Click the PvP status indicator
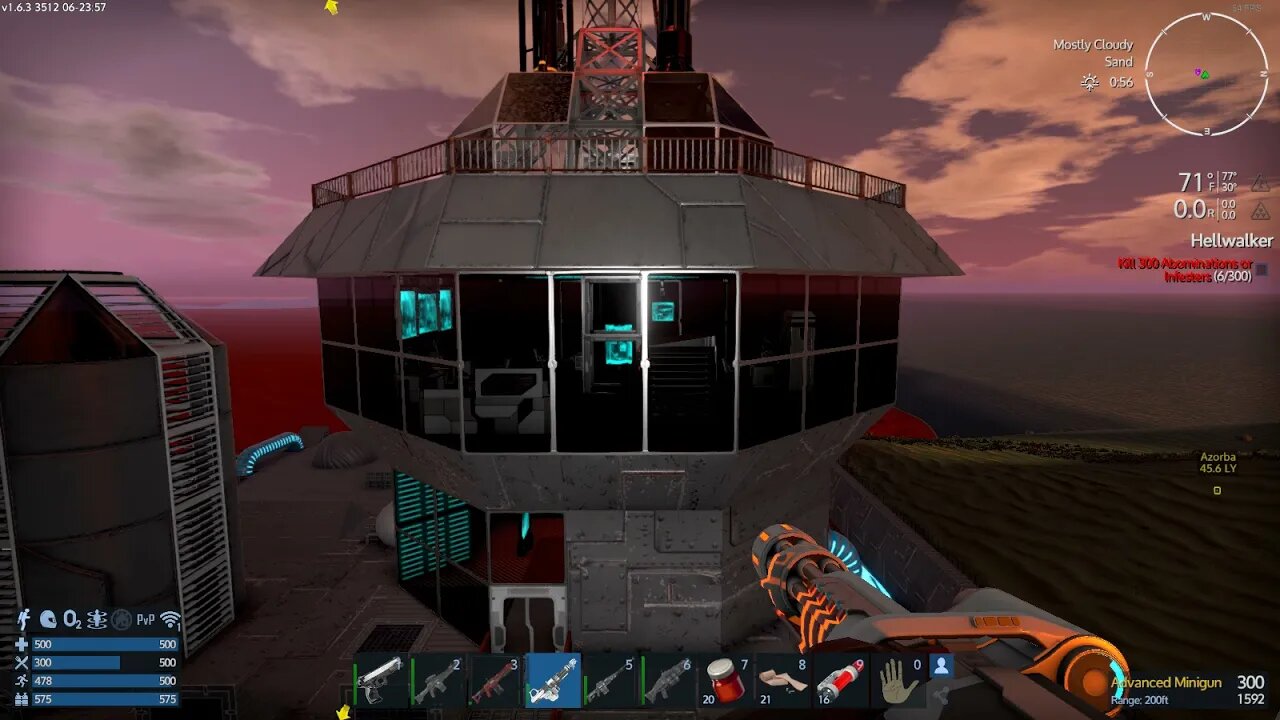This screenshot has width=1280, height=720. click(x=146, y=621)
